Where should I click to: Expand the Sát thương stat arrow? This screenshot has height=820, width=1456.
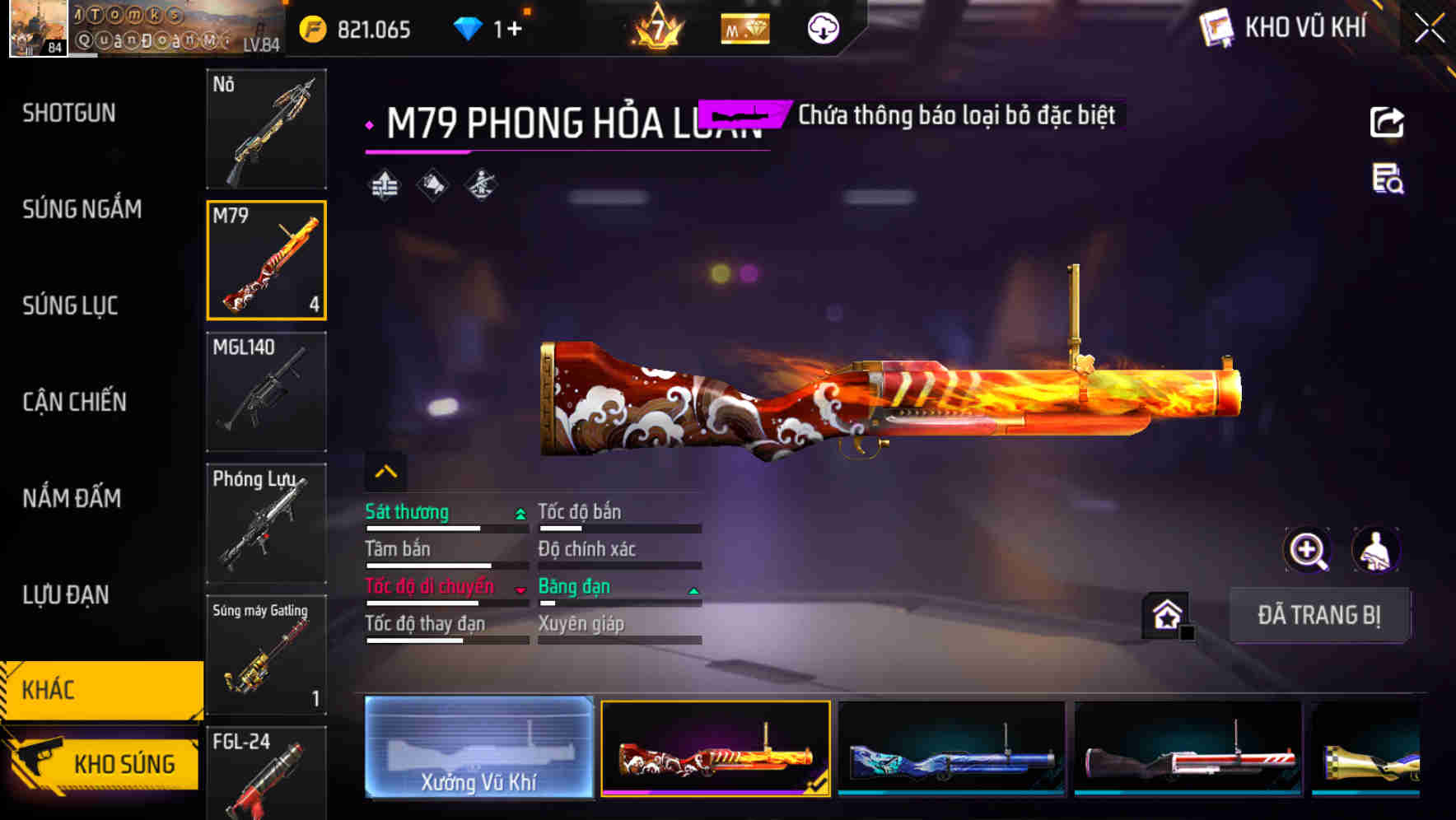(x=519, y=512)
